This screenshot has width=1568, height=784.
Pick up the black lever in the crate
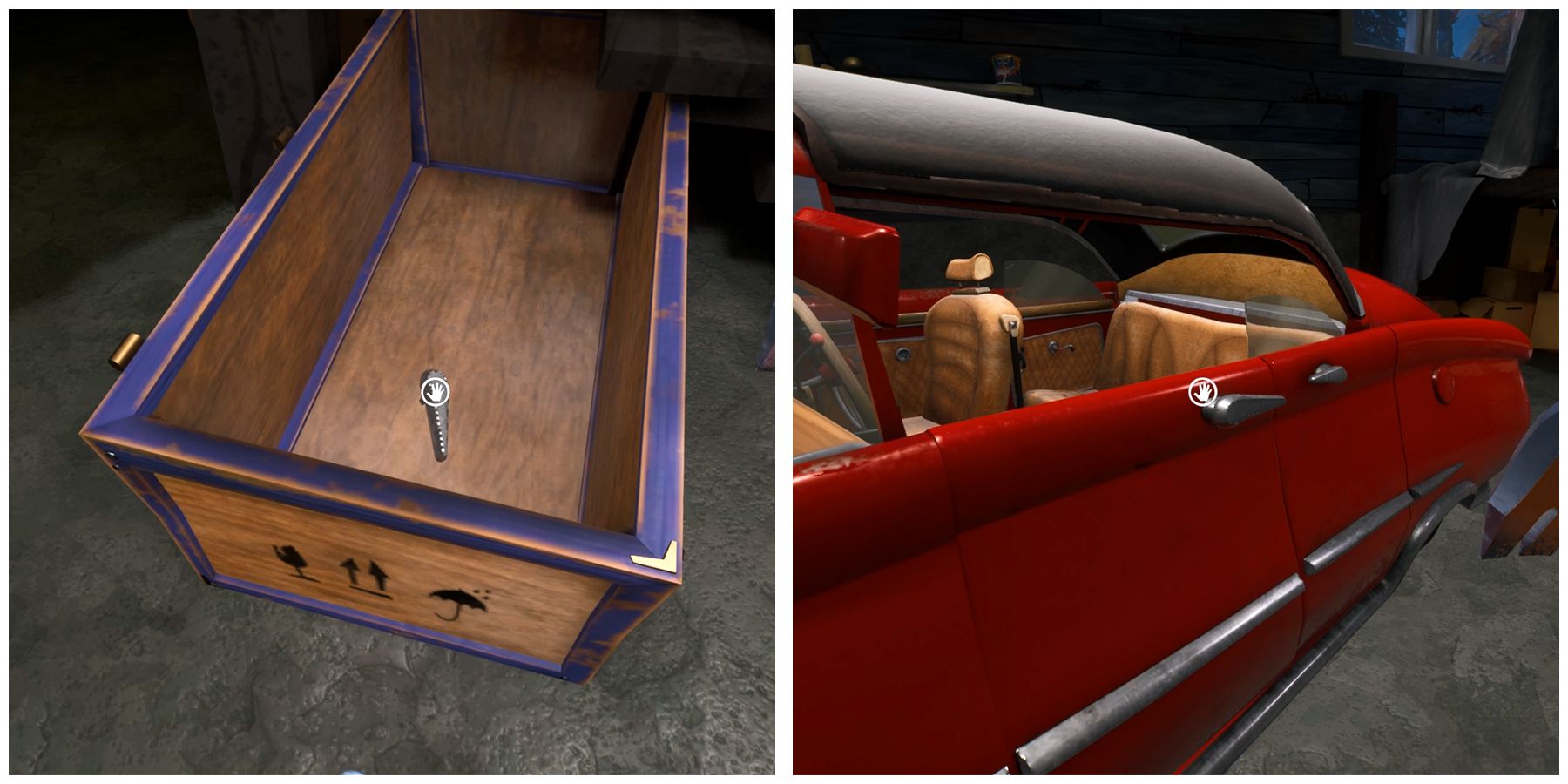pos(440,431)
